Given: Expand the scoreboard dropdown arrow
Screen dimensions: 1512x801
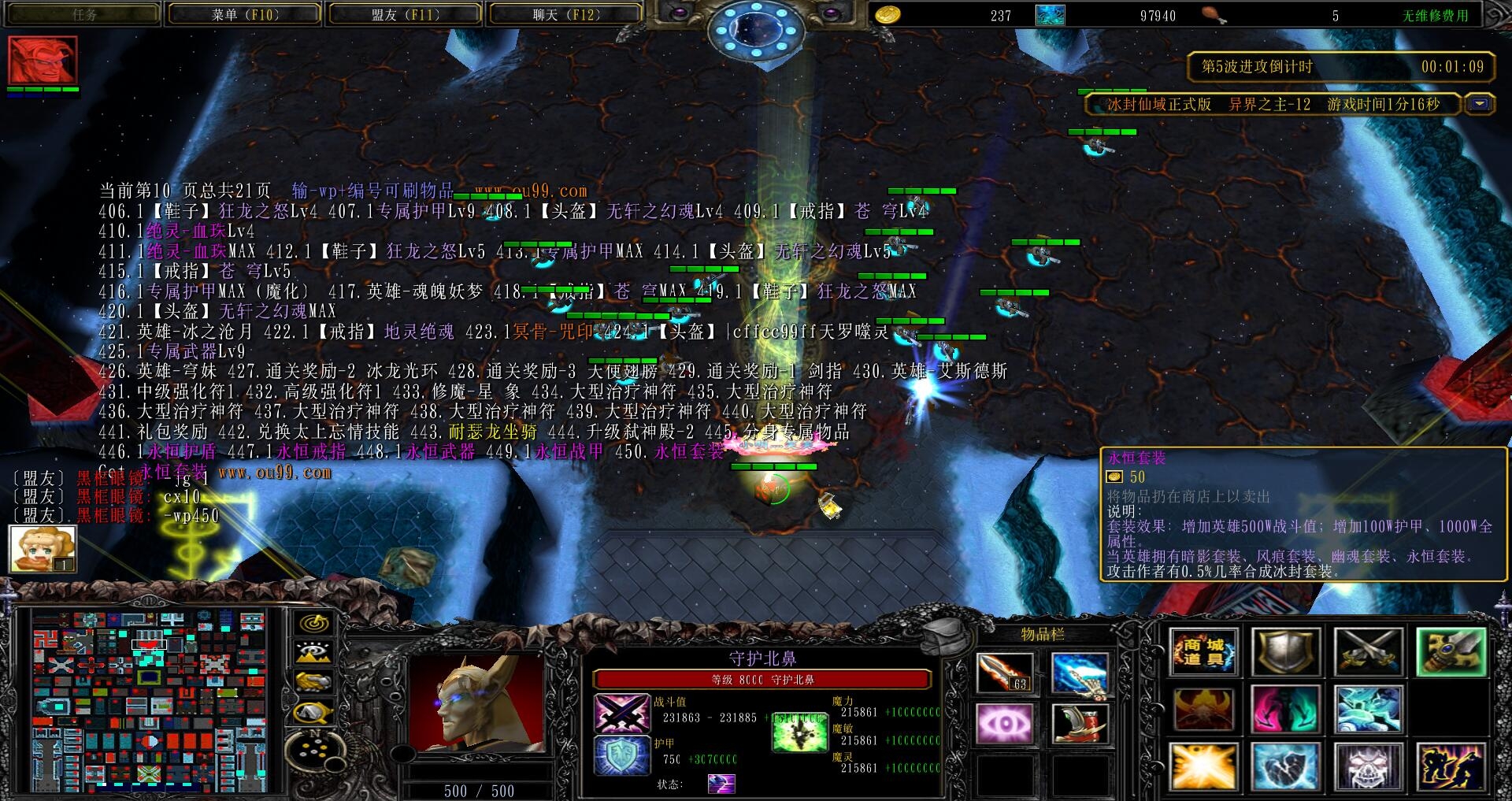Looking at the screenshot, I should click(x=1481, y=104).
